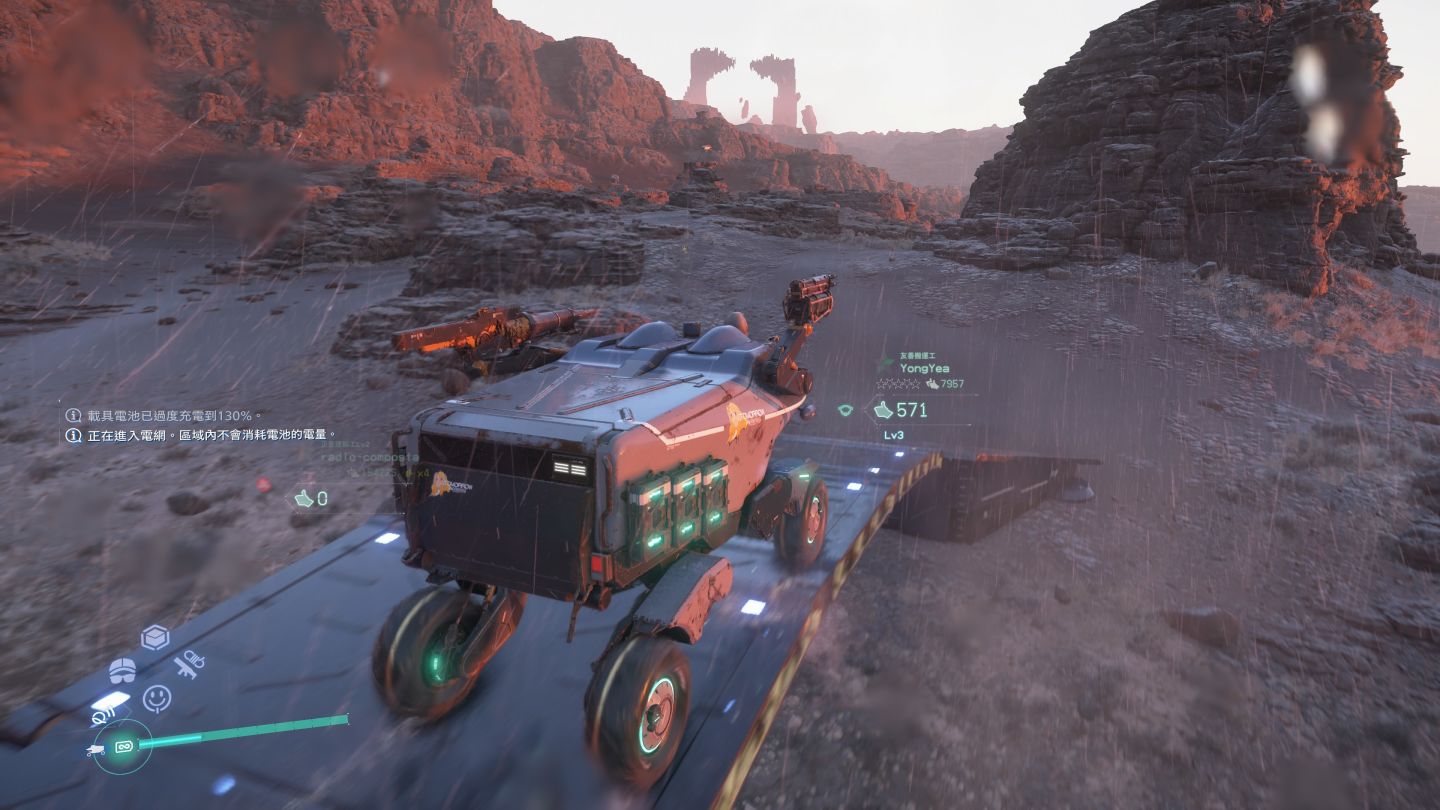Give a like on the 571 thumbs-up
Image resolution: width=1440 pixels, height=810 pixels.
click(x=883, y=410)
